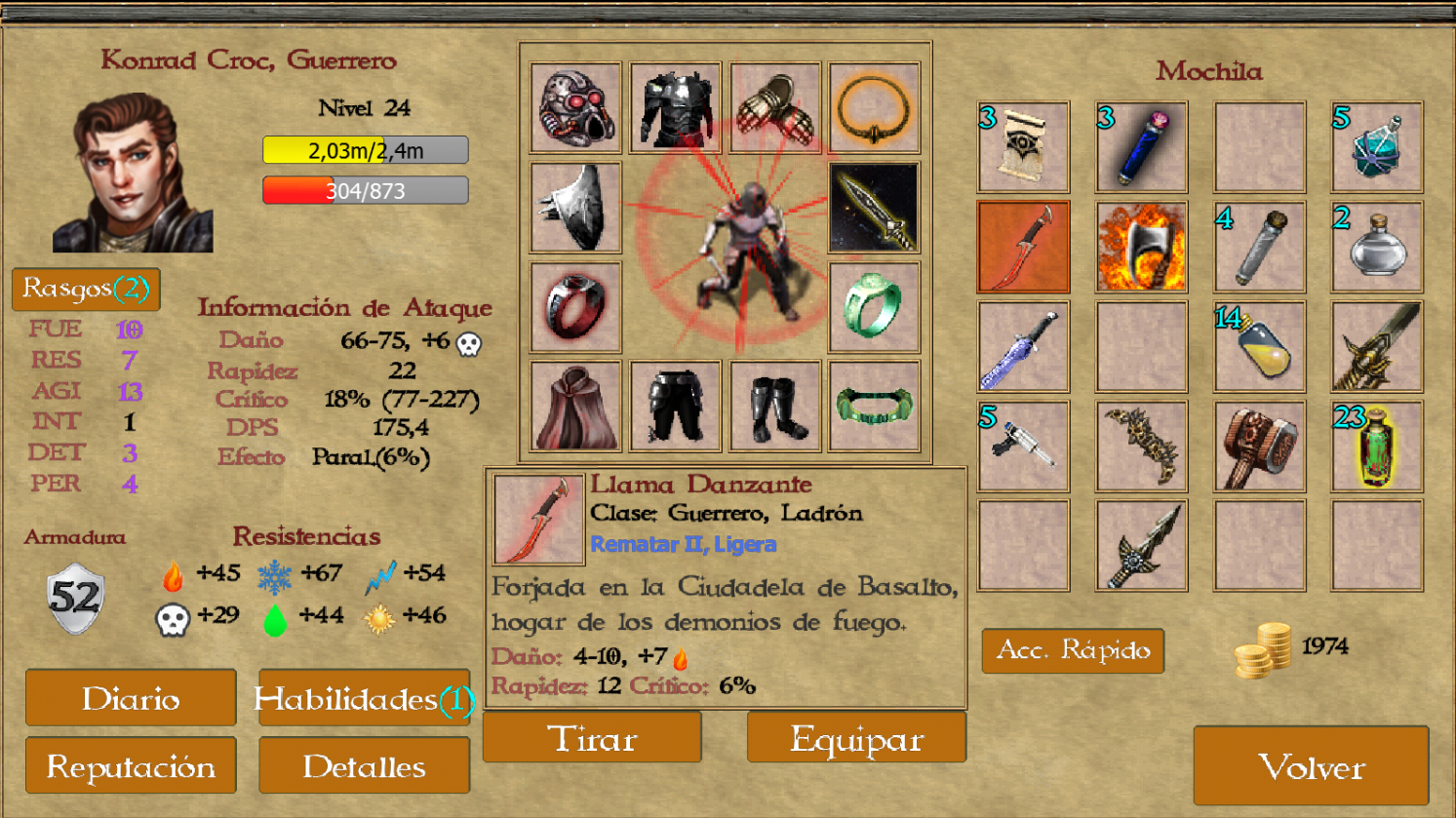This screenshot has width=1456, height=818.
Task: Select the yellow flask stack of 14
Action: click(1259, 347)
